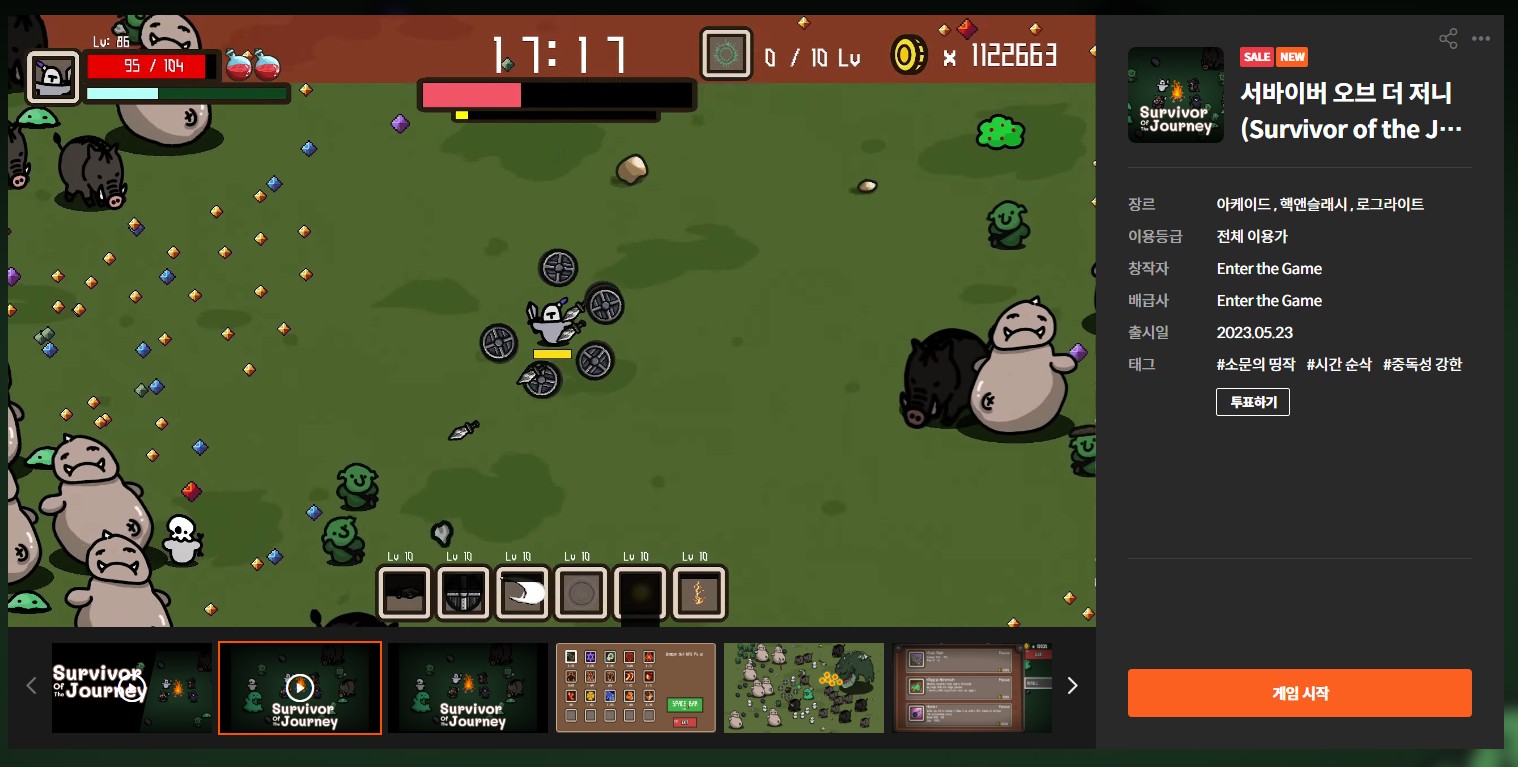Start the game with the orange 게임 시작 button
Image resolution: width=1518 pixels, height=767 pixels.
click(x=1299, y=693)
